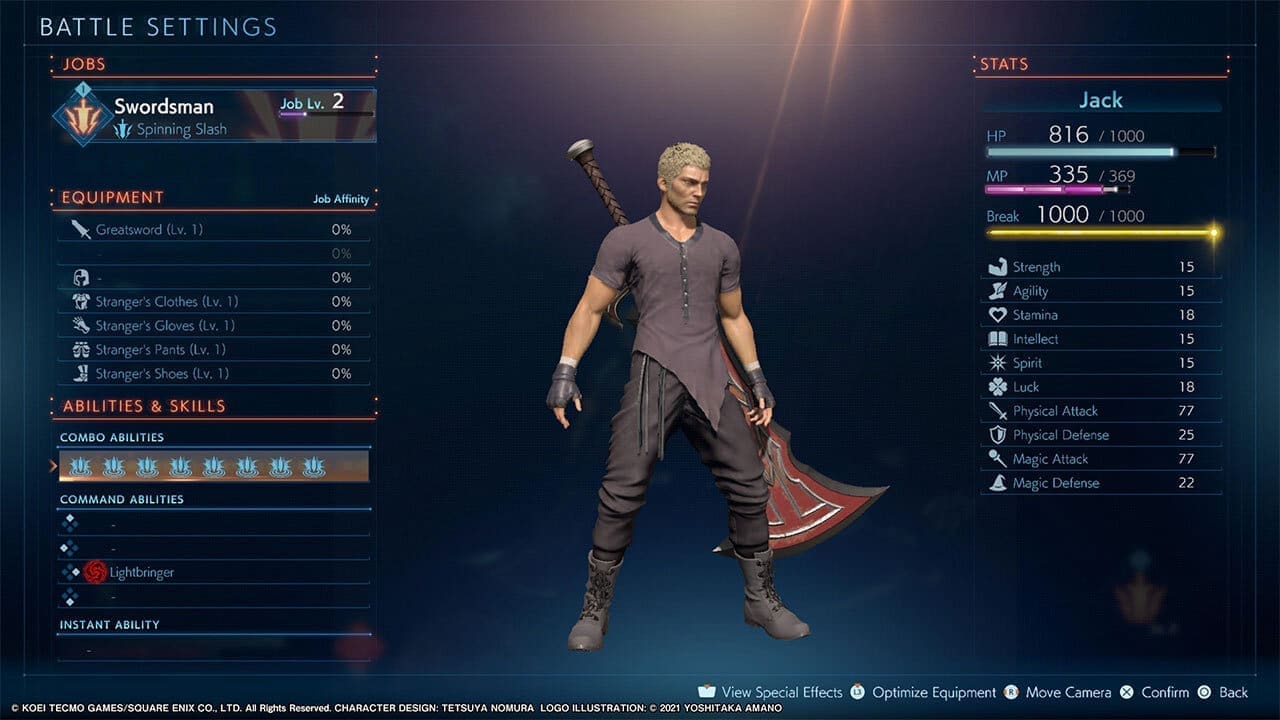Open the Stranger's Gloves slot

click(x=213, y=326)
